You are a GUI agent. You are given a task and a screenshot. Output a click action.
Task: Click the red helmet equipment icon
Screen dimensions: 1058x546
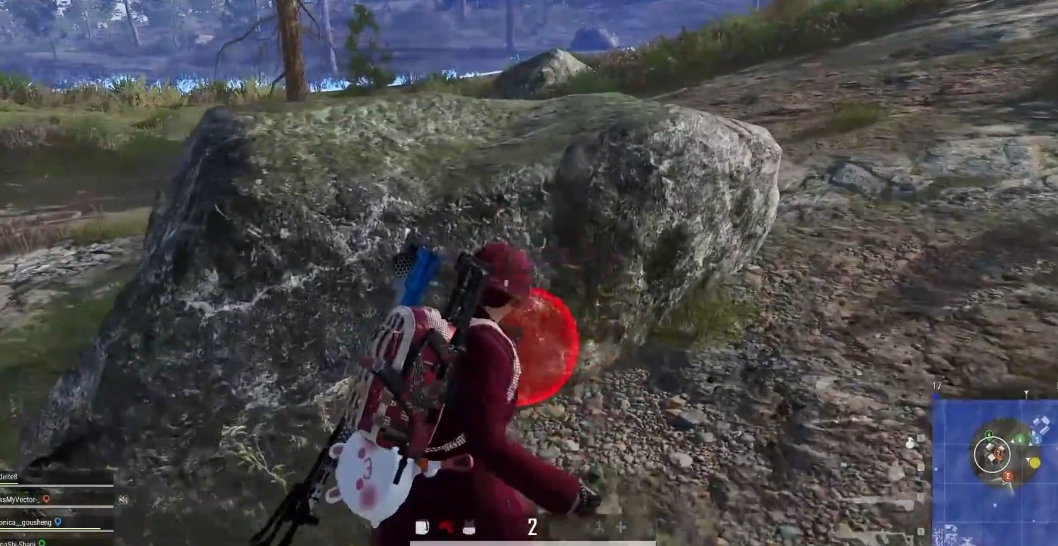click(446, 527)
